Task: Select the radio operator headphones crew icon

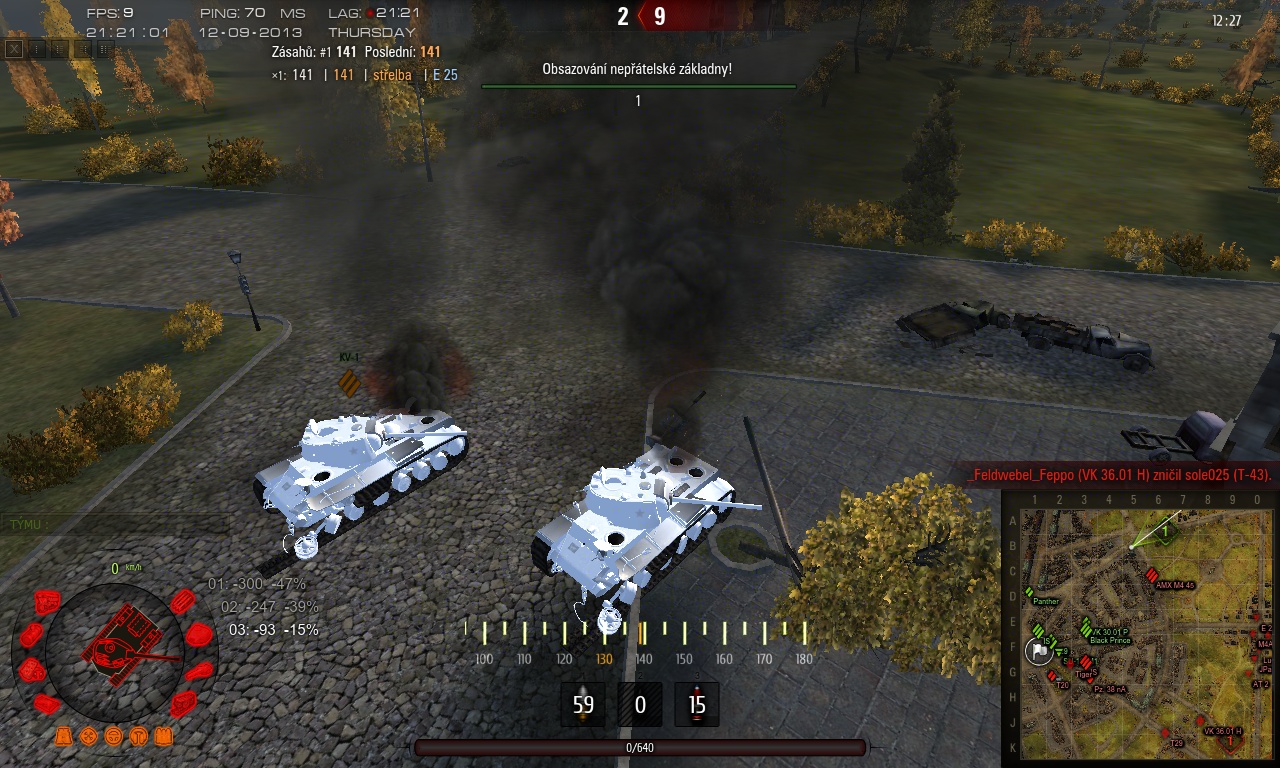Action: tap(137, 736)
